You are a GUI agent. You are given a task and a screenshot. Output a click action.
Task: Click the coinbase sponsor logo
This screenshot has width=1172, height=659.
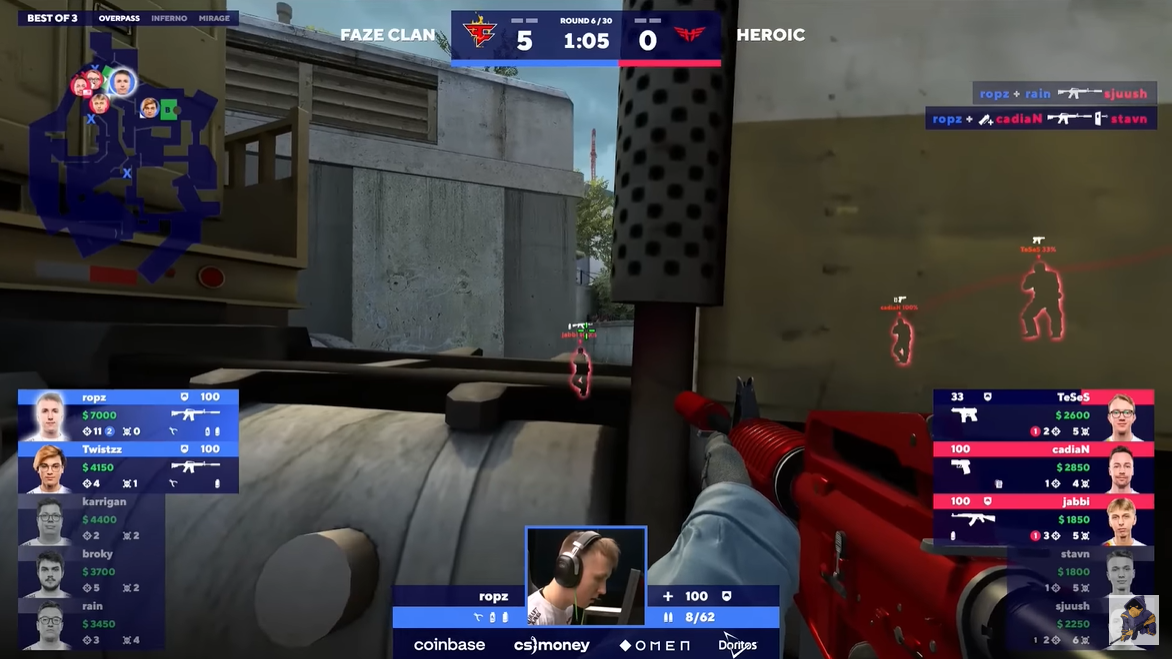(x=449, y=645)
